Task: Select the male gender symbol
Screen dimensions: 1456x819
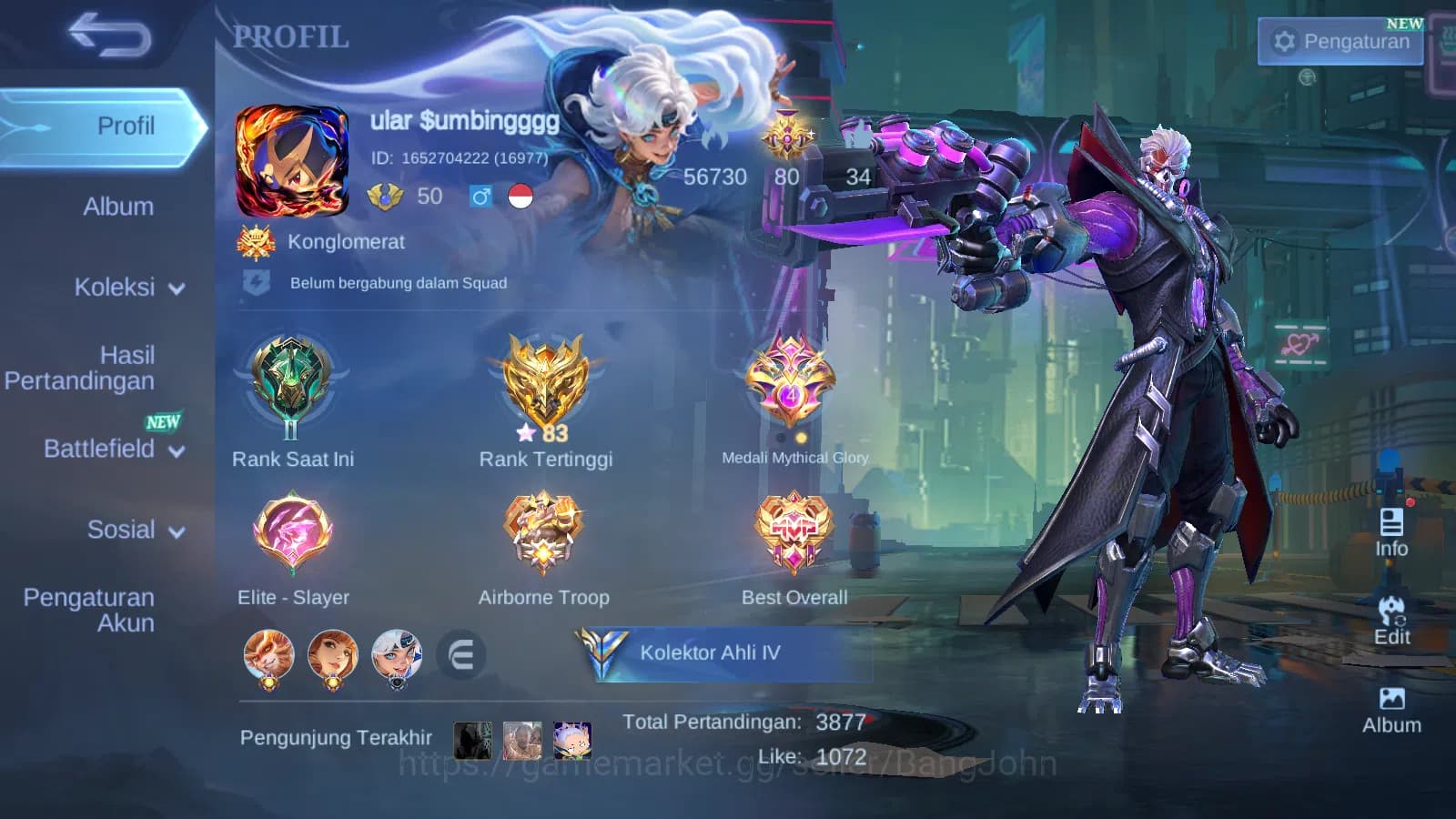Action: 482,195
